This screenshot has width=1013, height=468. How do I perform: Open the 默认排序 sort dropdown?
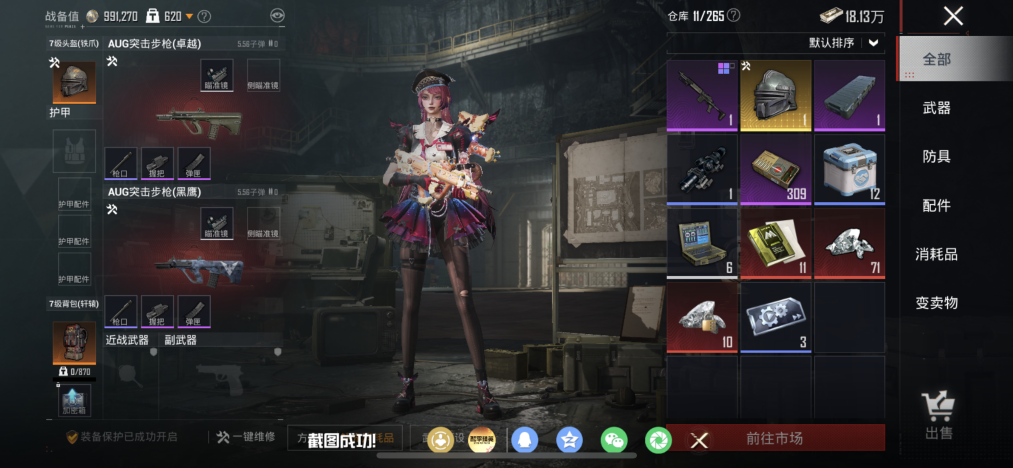[846, 43]
